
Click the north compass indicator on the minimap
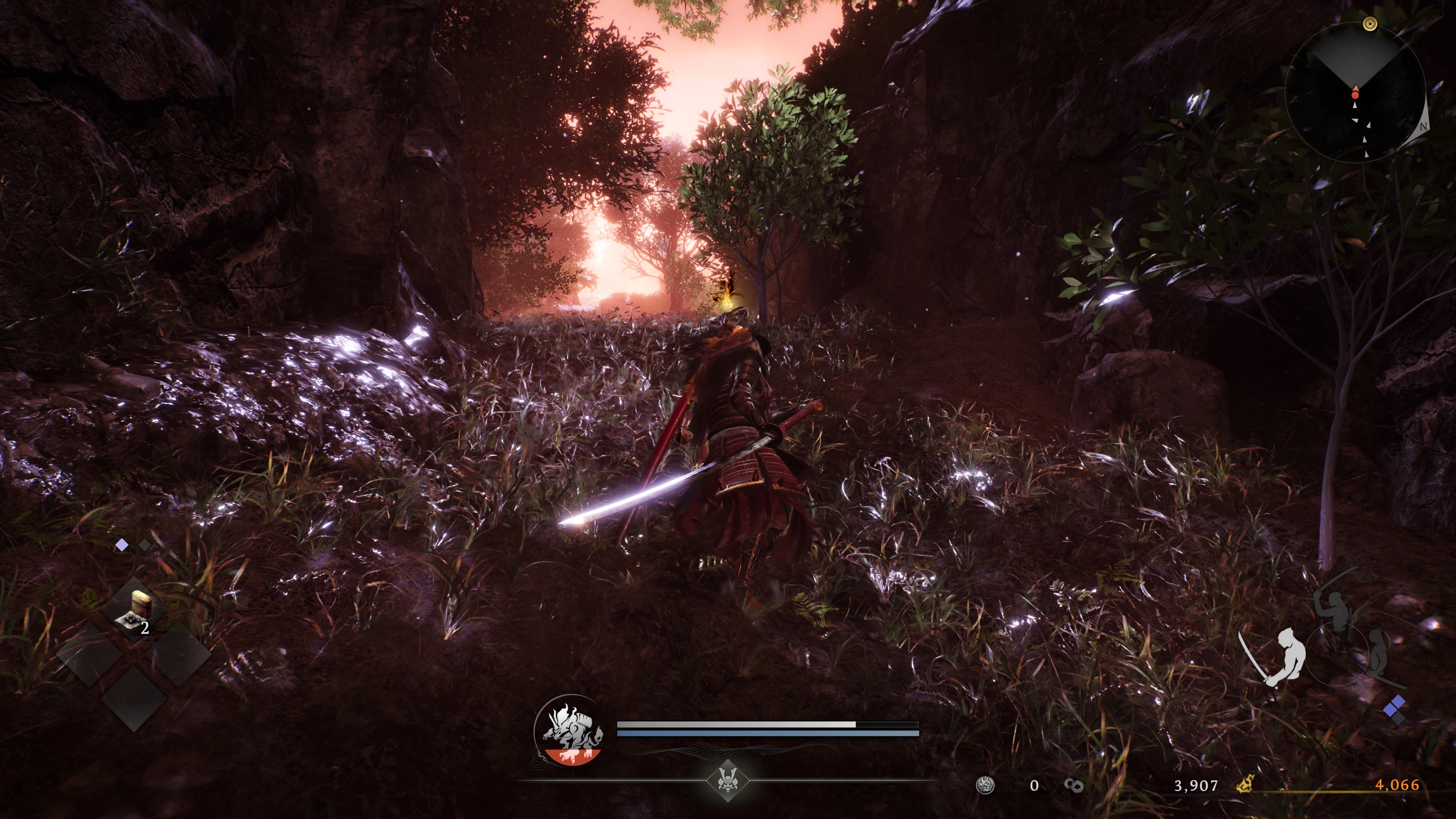coord(1422,126)
